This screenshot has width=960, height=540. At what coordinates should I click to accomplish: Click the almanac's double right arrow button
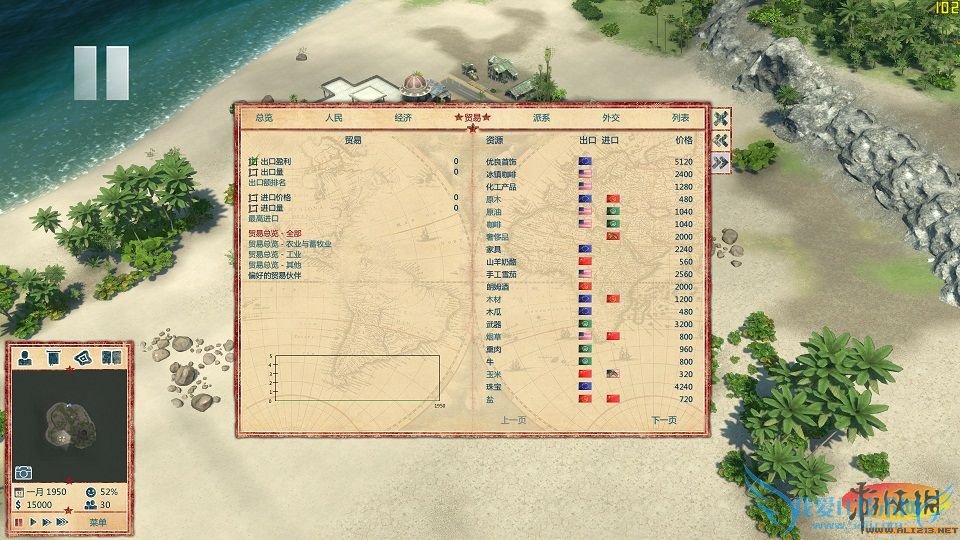coord(720,163)
